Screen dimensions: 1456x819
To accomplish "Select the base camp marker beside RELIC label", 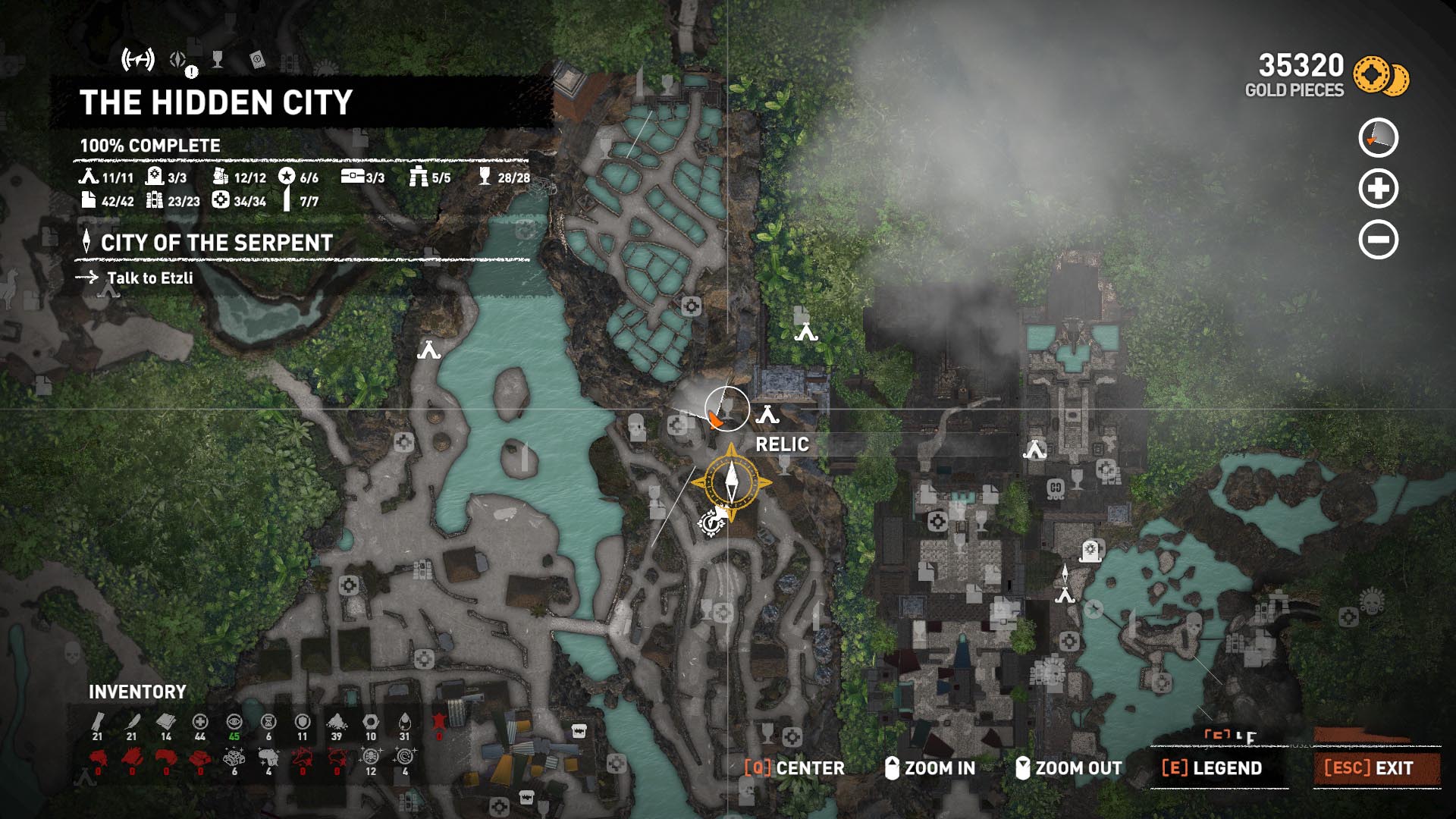I will point(767,415).
